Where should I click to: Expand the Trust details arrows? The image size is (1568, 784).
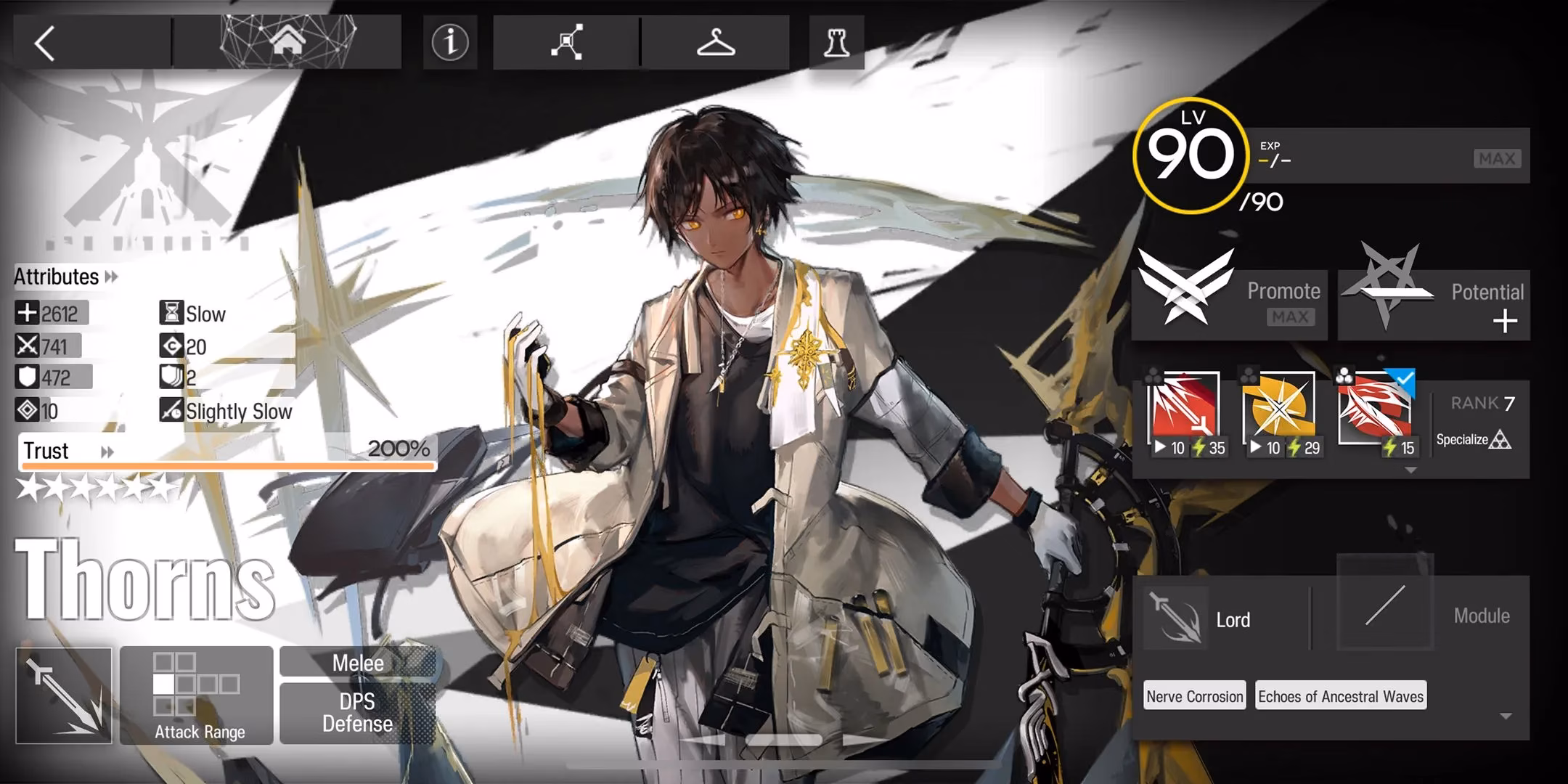click(107, 451)
